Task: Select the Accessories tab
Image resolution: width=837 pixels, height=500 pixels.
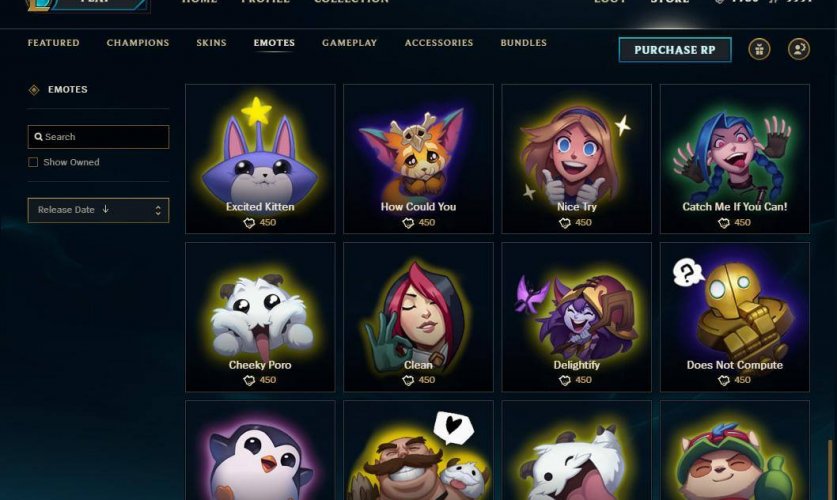Action: pos(439,43)
